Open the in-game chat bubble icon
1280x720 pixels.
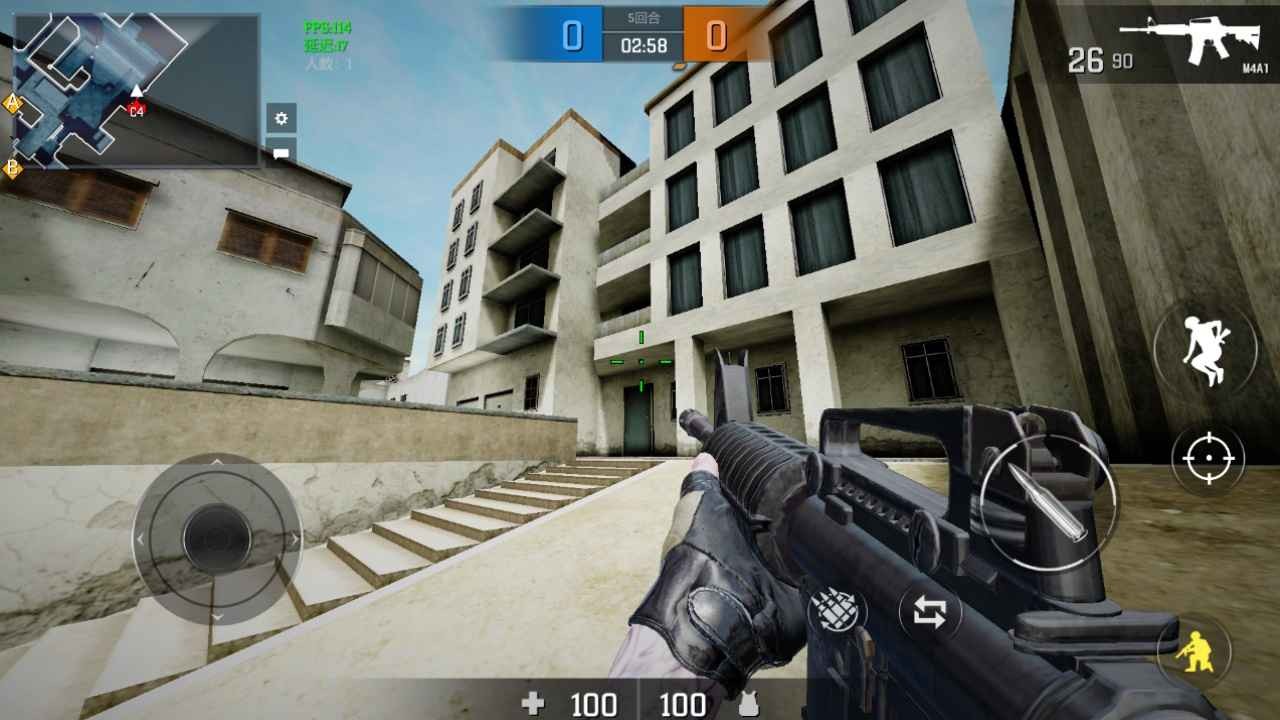[x=281, y=152]
